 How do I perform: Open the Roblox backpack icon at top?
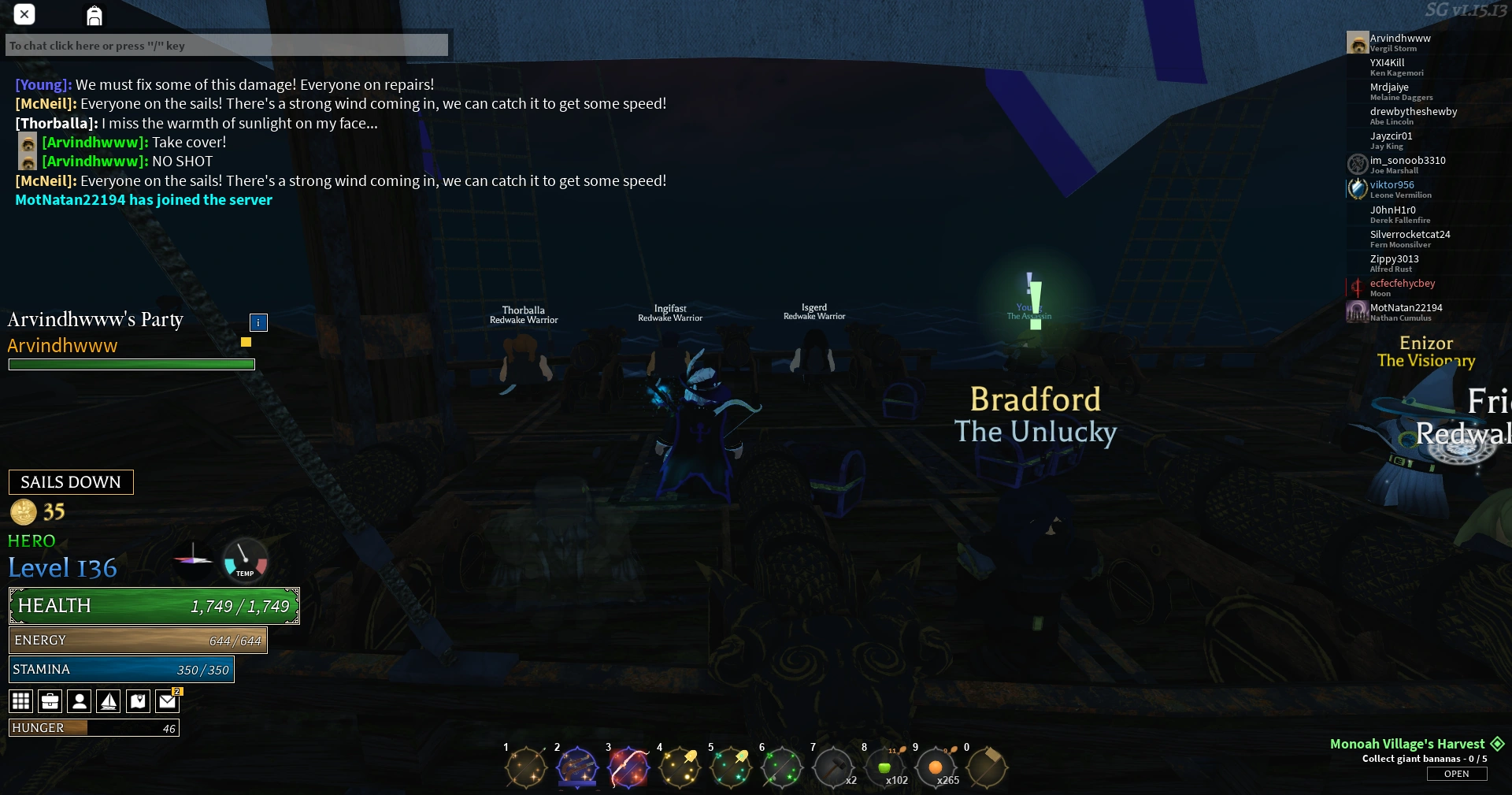coord(94,15)
